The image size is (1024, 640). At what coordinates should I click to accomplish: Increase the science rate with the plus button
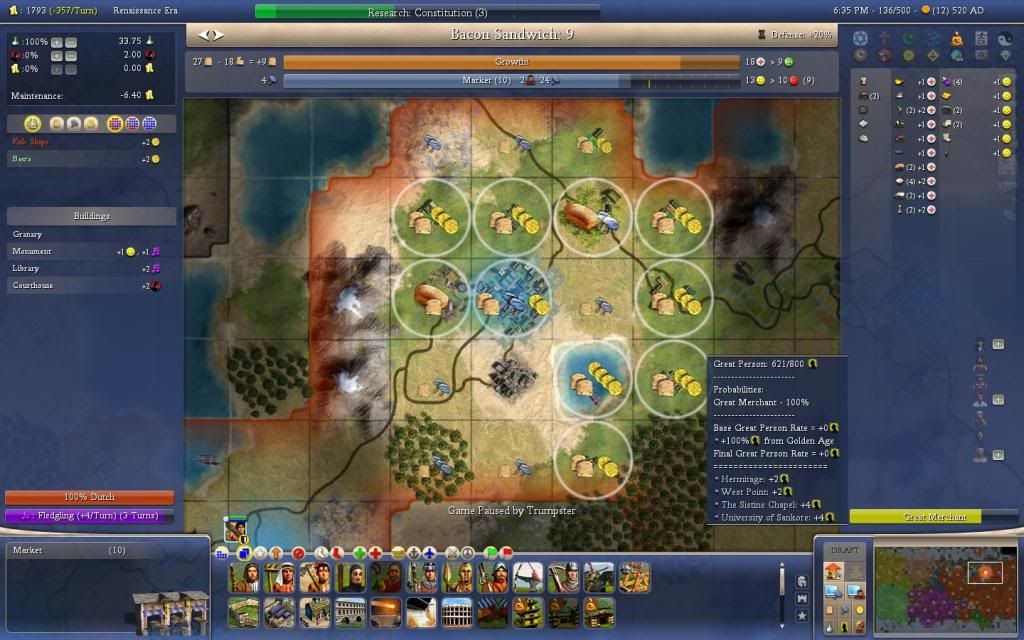[56, 41]
